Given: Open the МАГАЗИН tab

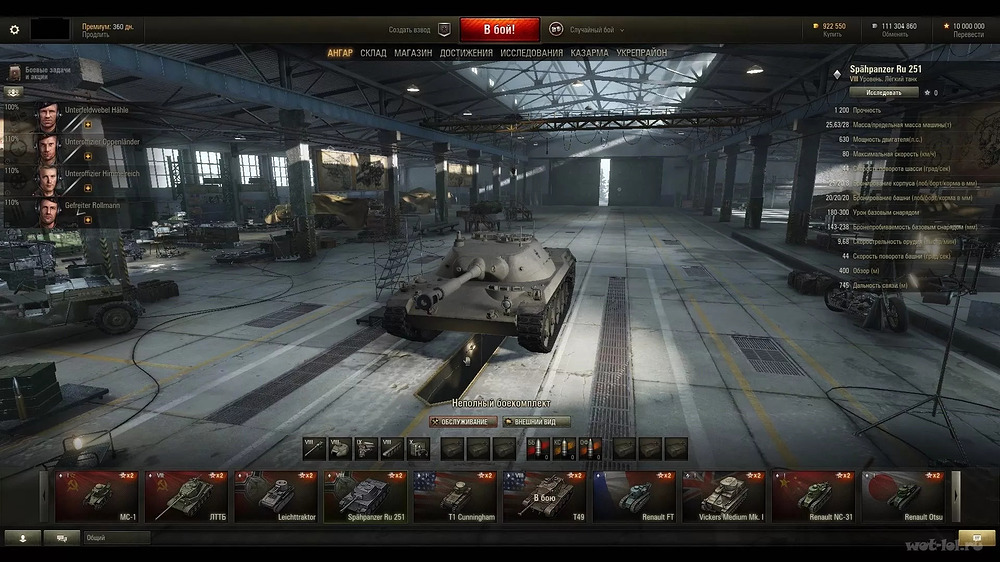Looking at the screenshot, I should coord(413,53).
